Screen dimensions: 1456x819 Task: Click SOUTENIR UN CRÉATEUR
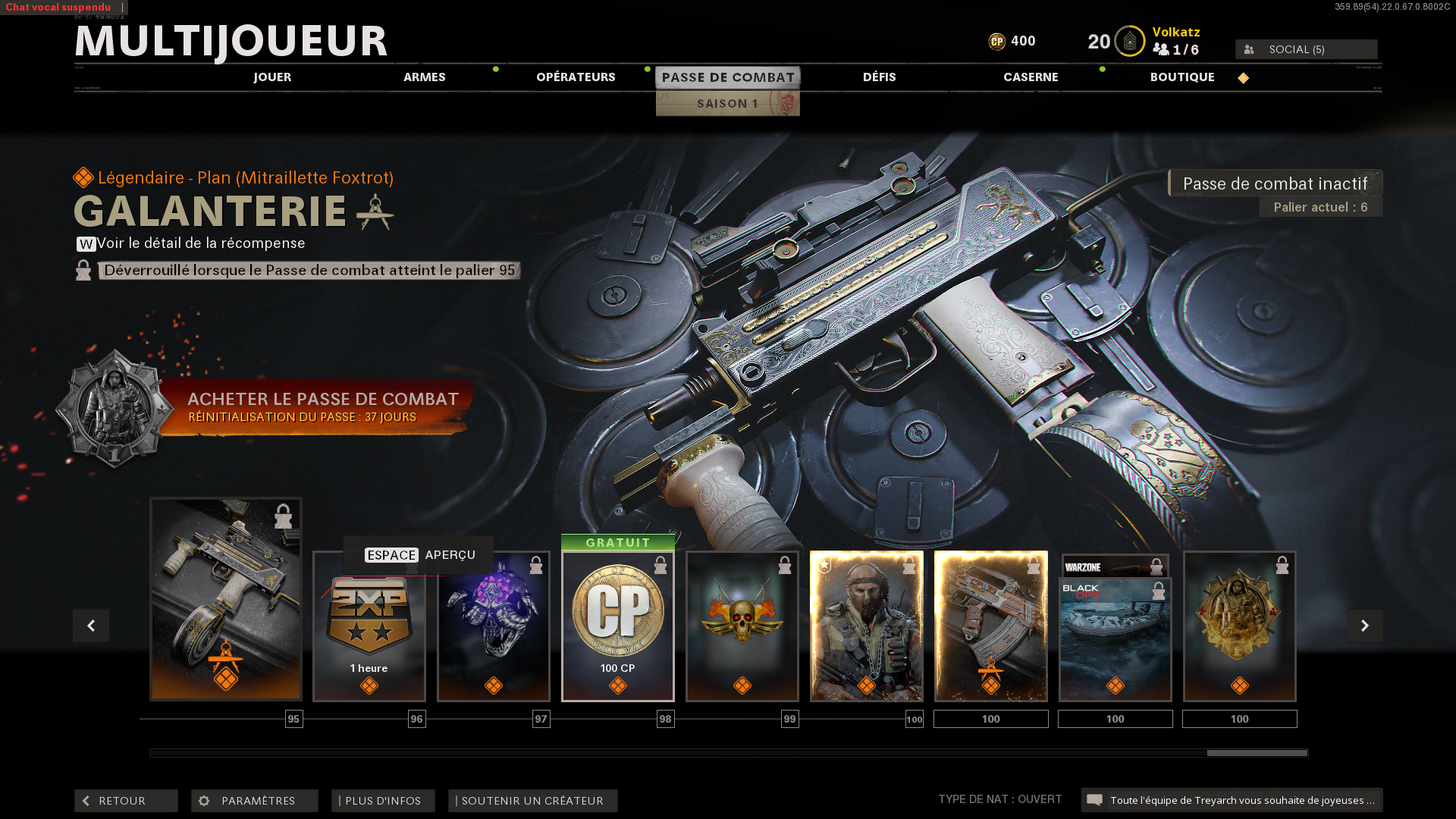coord(532,800)
